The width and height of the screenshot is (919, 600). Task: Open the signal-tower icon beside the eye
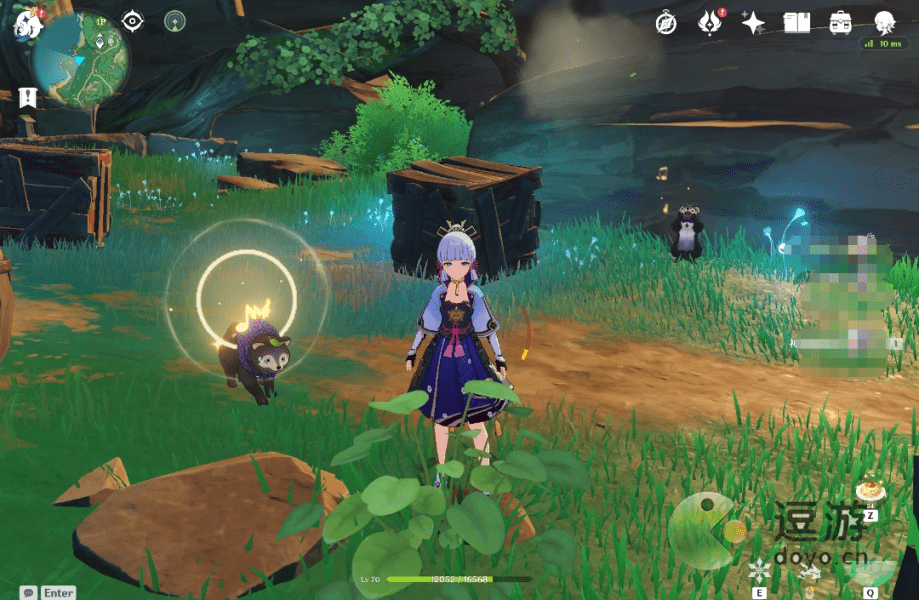click(175, 21)
